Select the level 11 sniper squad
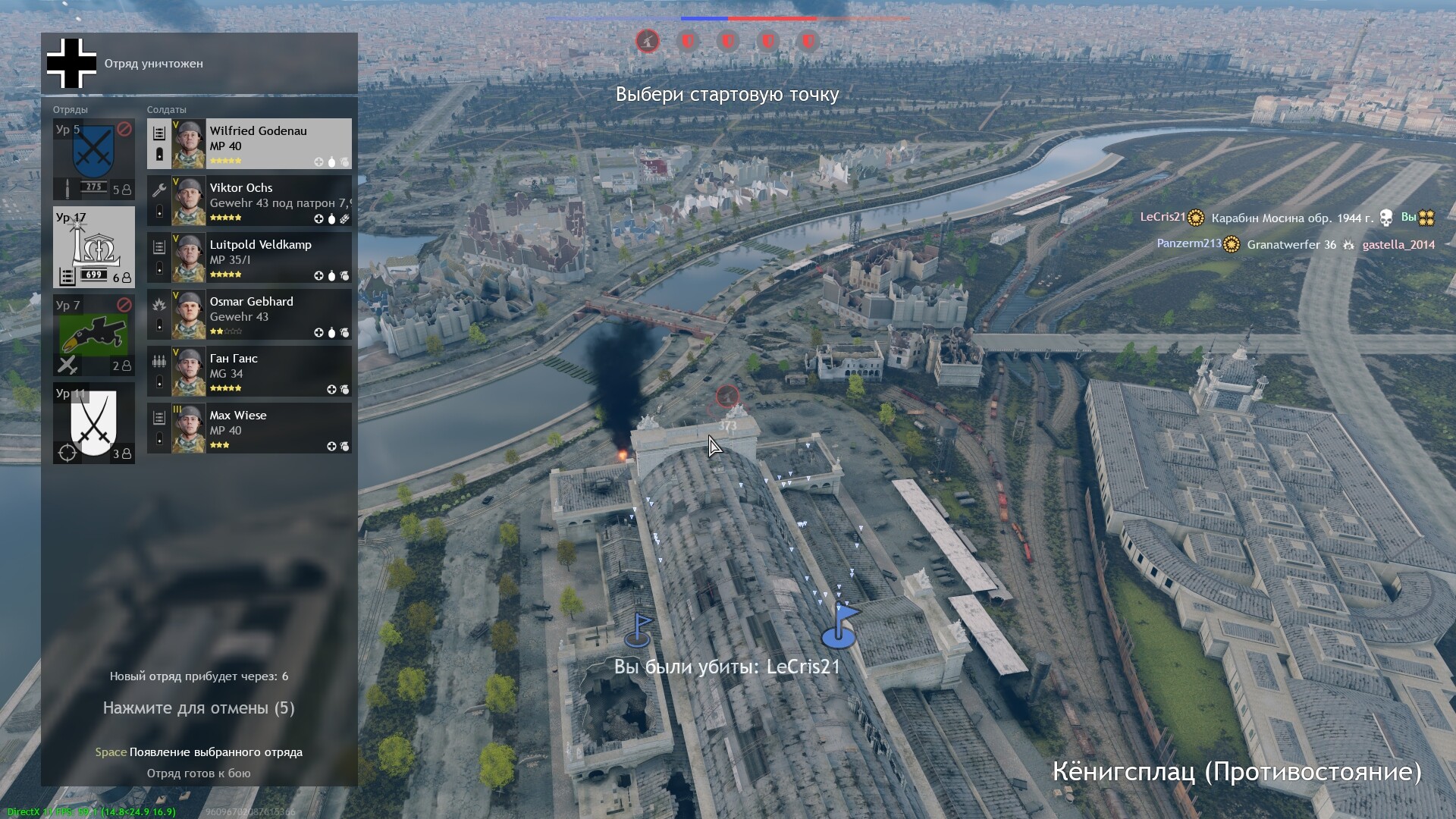 (x=93, y=423)
